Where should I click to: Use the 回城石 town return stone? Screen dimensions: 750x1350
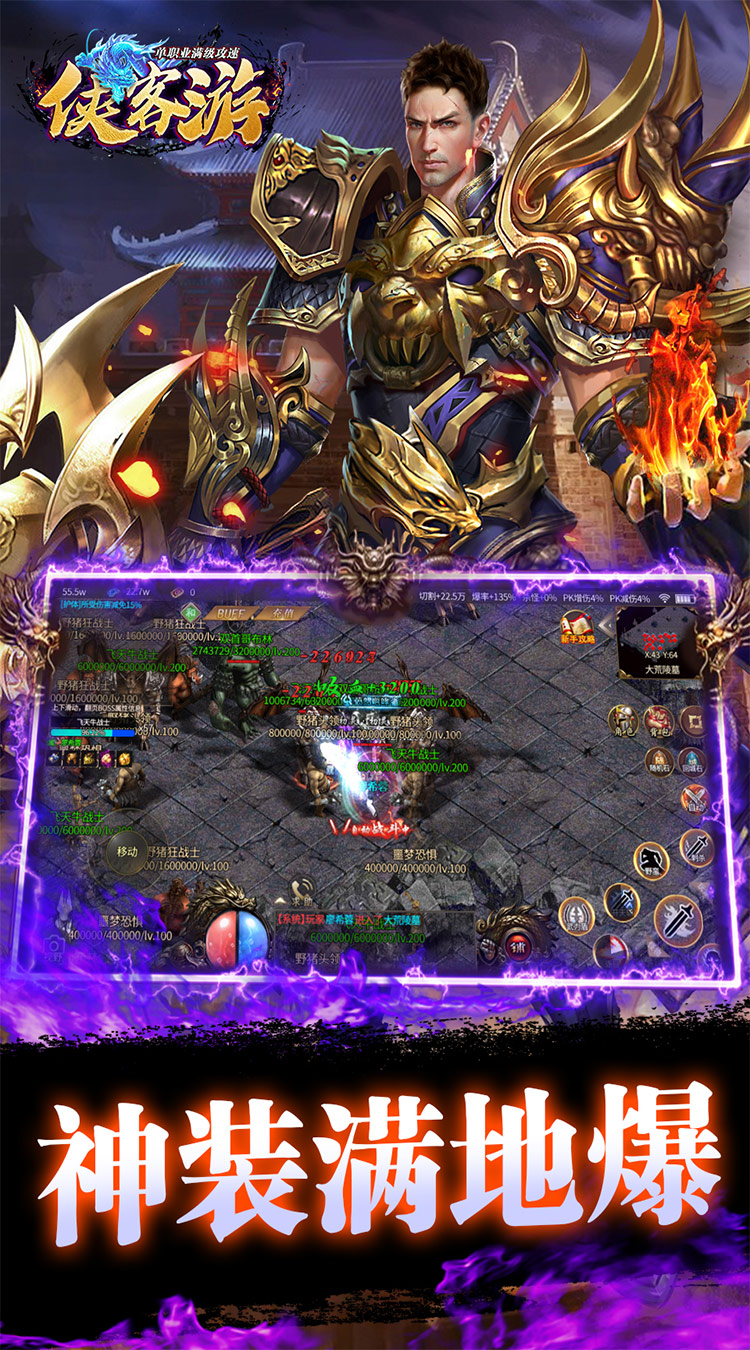coord(692,761)
